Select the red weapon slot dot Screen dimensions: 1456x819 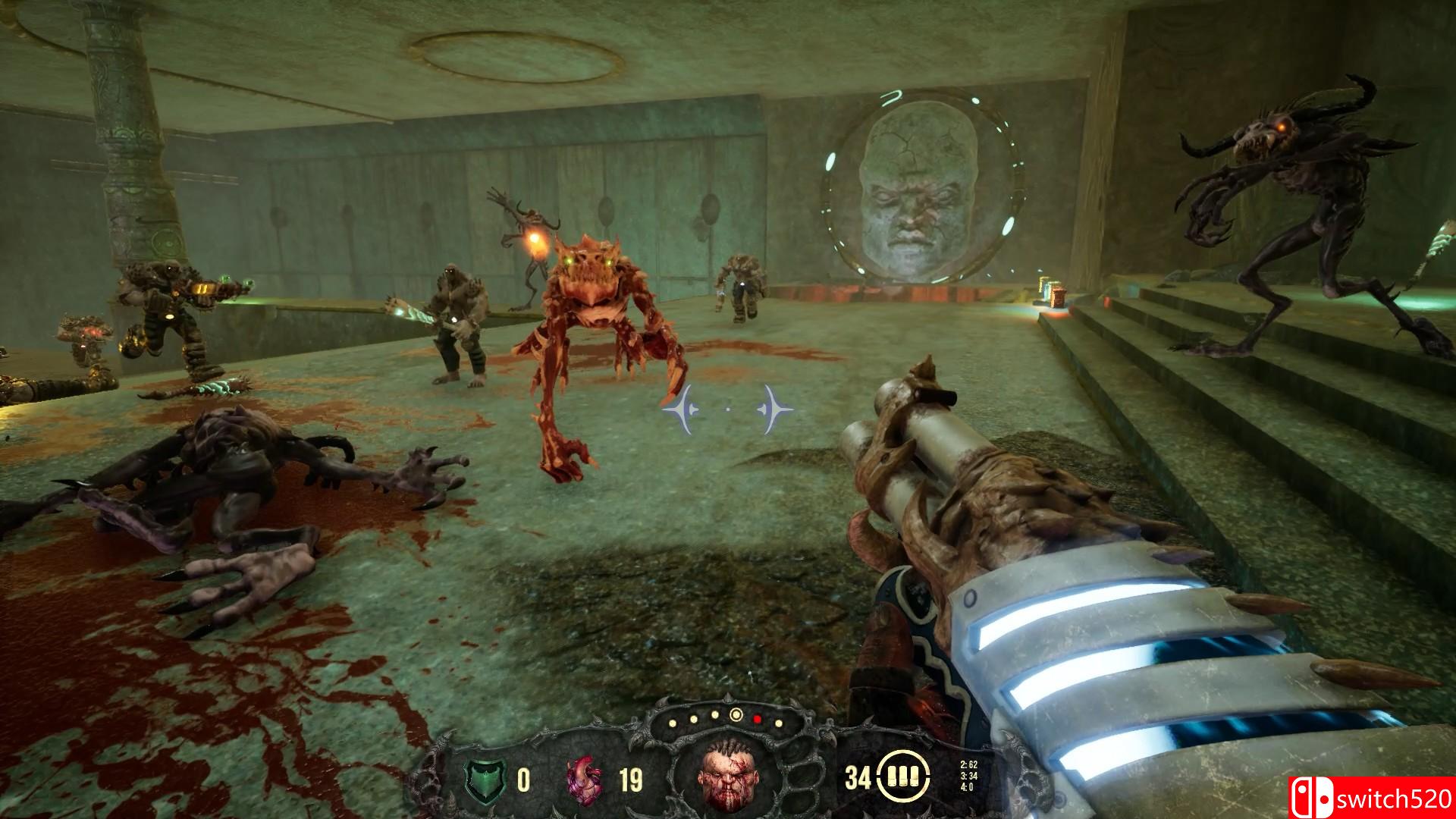coord(757,718)
